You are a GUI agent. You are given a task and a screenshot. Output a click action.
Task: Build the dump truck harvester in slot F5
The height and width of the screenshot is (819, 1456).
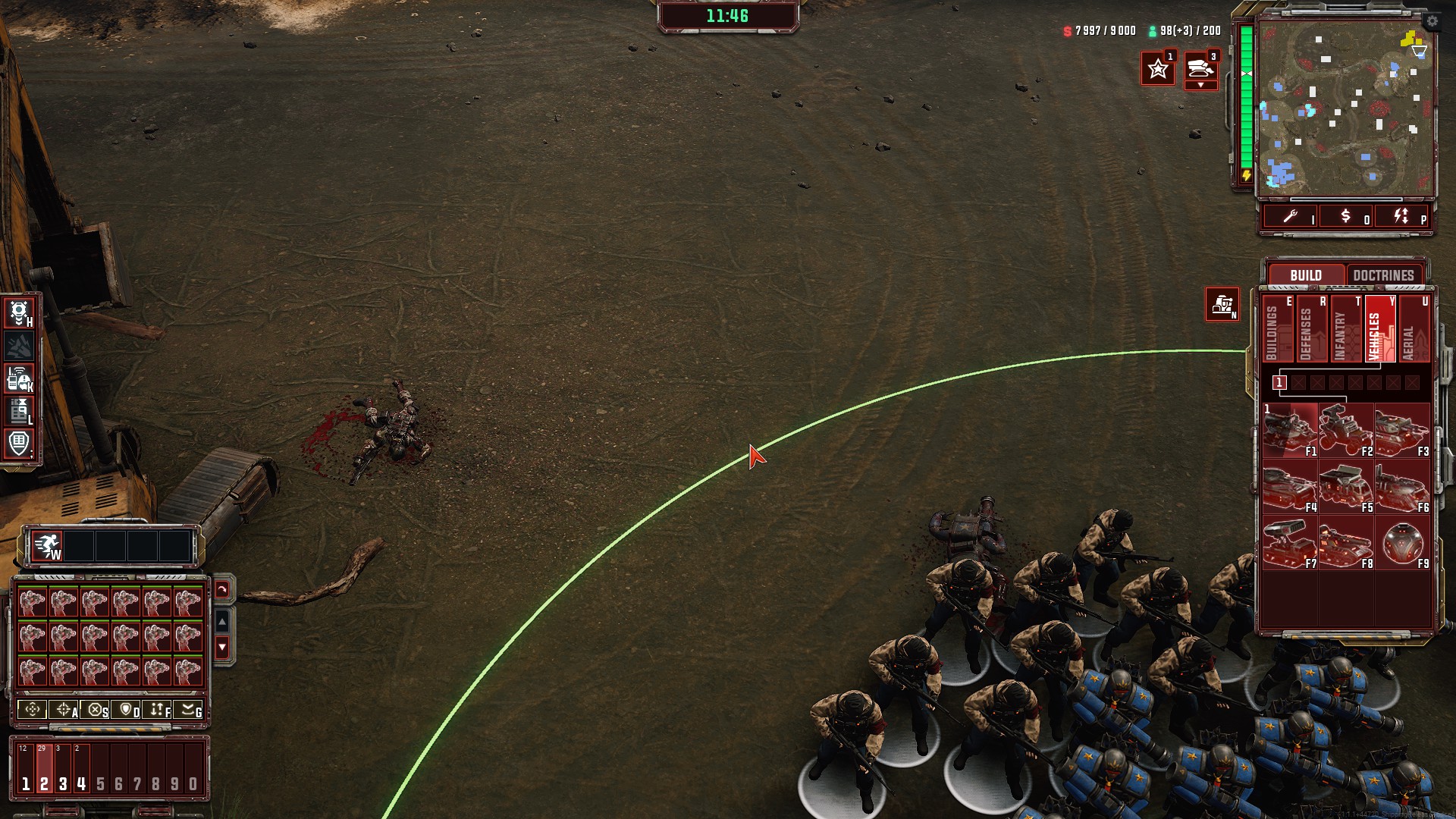(1346, 487)
